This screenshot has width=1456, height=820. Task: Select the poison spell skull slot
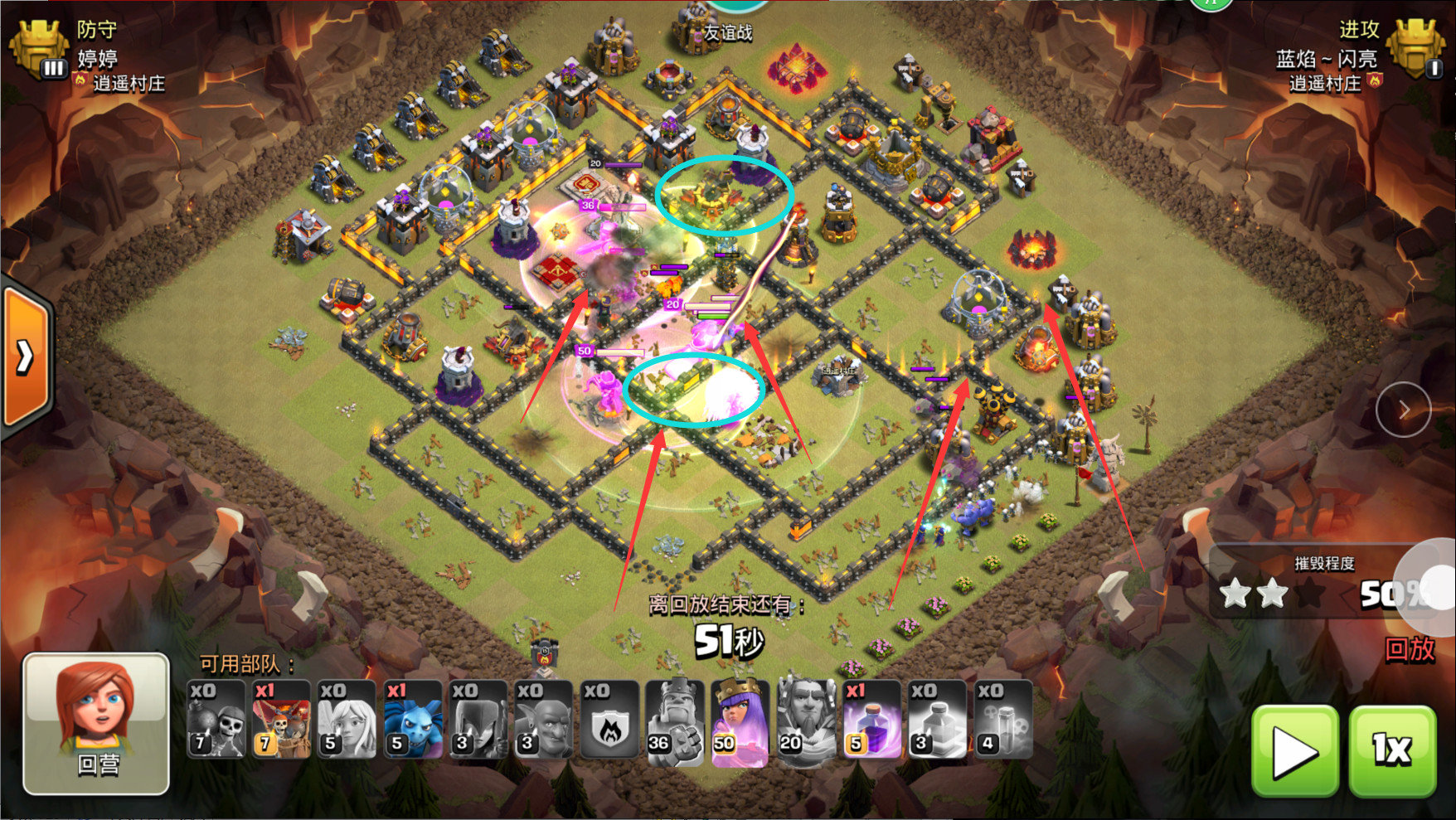coord(1003,720)
